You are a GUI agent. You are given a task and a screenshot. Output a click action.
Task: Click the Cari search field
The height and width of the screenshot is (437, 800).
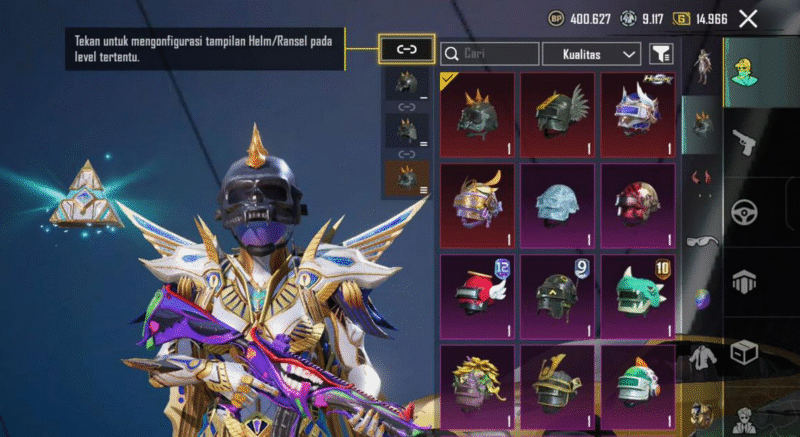(490, 53)
